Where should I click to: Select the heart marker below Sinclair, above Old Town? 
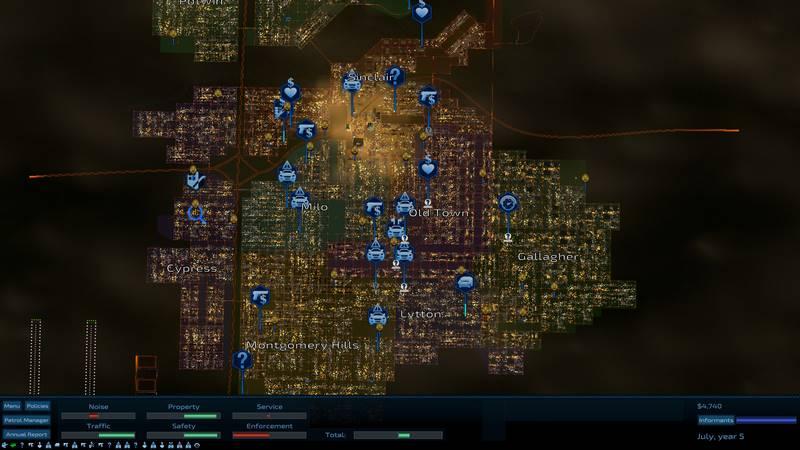coord(428,167)
